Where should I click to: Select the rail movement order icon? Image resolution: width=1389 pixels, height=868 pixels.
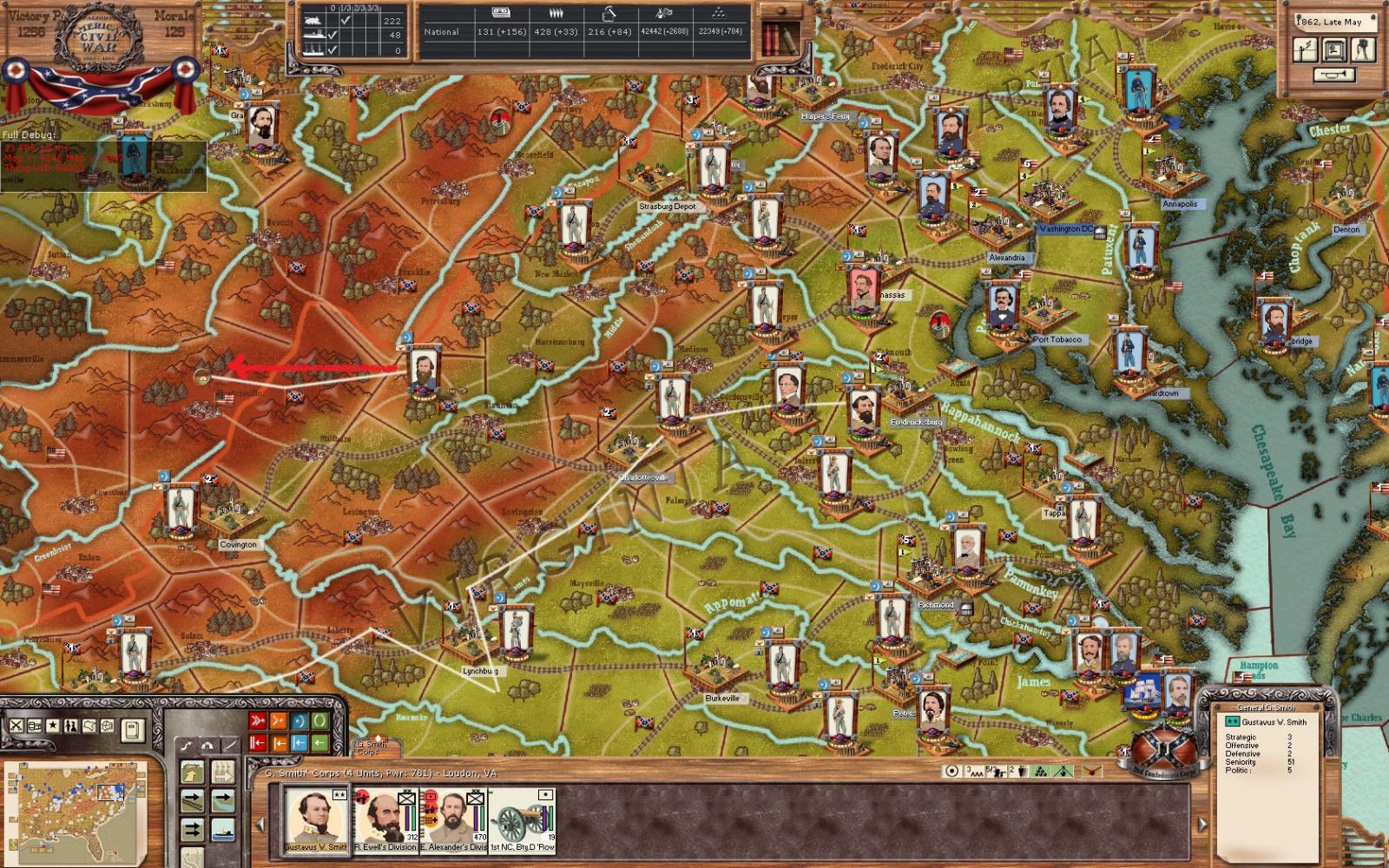tap(192, 800)
